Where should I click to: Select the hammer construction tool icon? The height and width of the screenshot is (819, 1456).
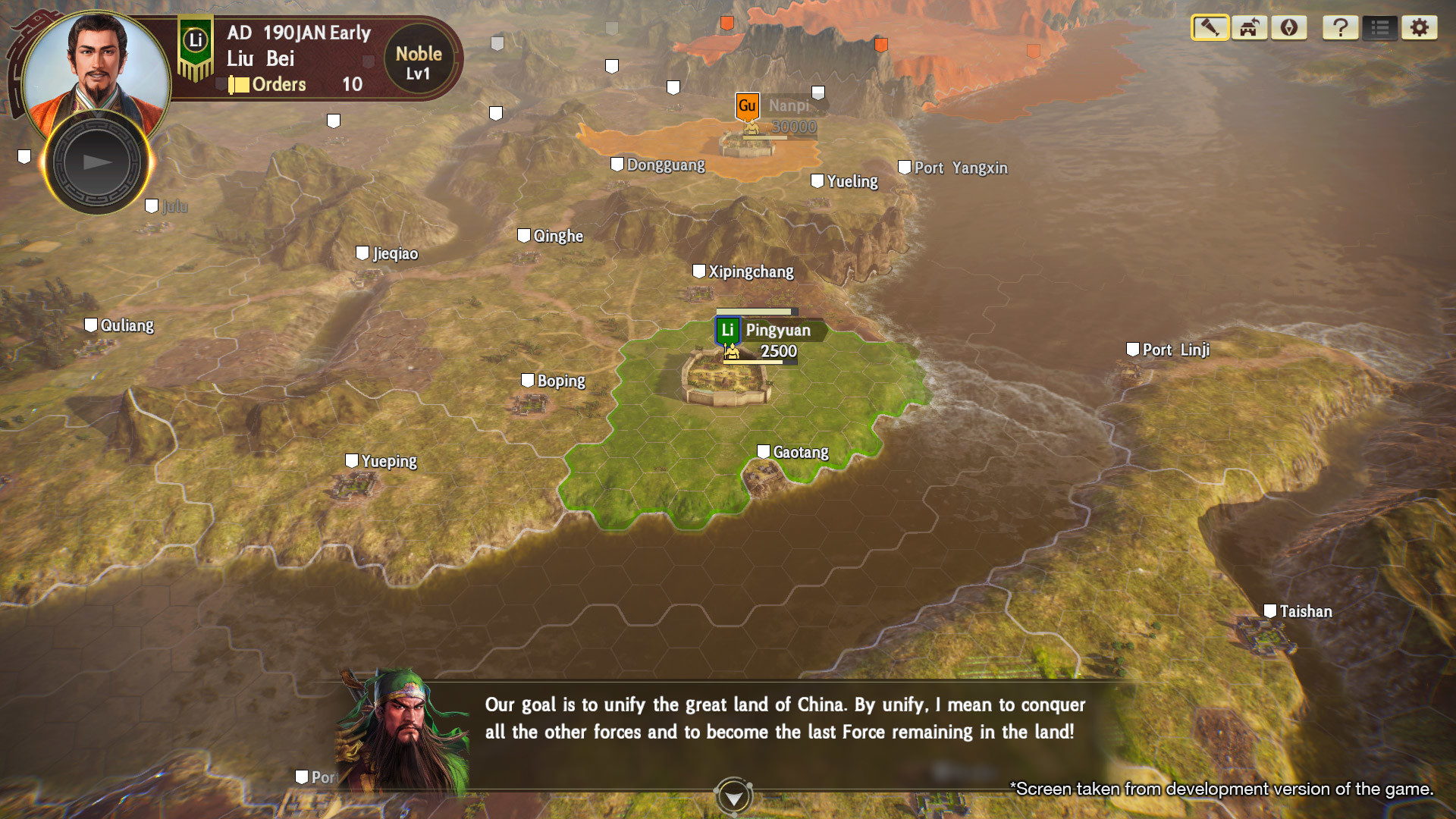point(1210,28)
